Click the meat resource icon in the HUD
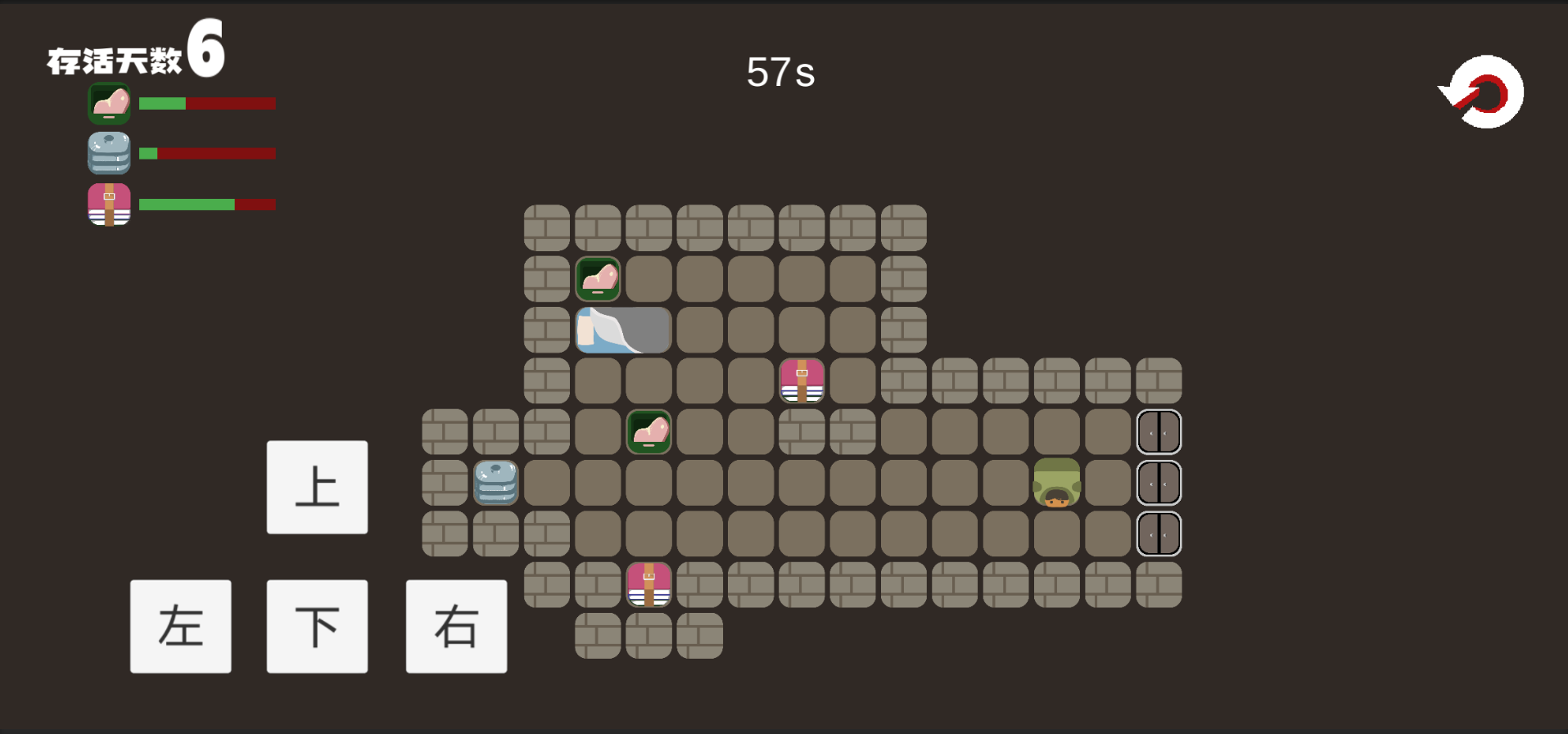The width and height of the screenshot is (1568, 734). [x=109, y=104]
